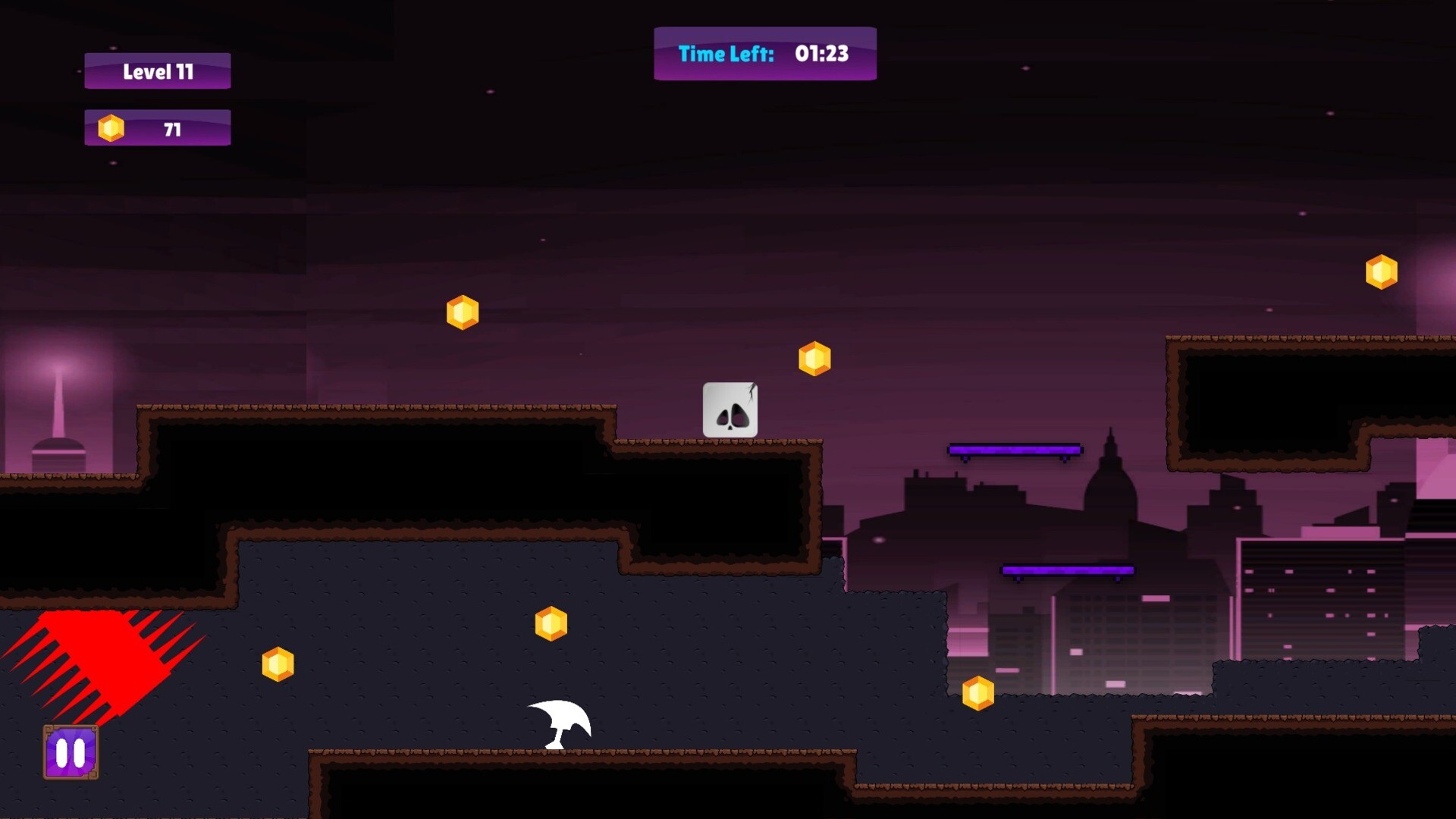This screenshot has width=1456, height=819.
Task: Click the Level 11 banner
Action: [x=157, y=71]
